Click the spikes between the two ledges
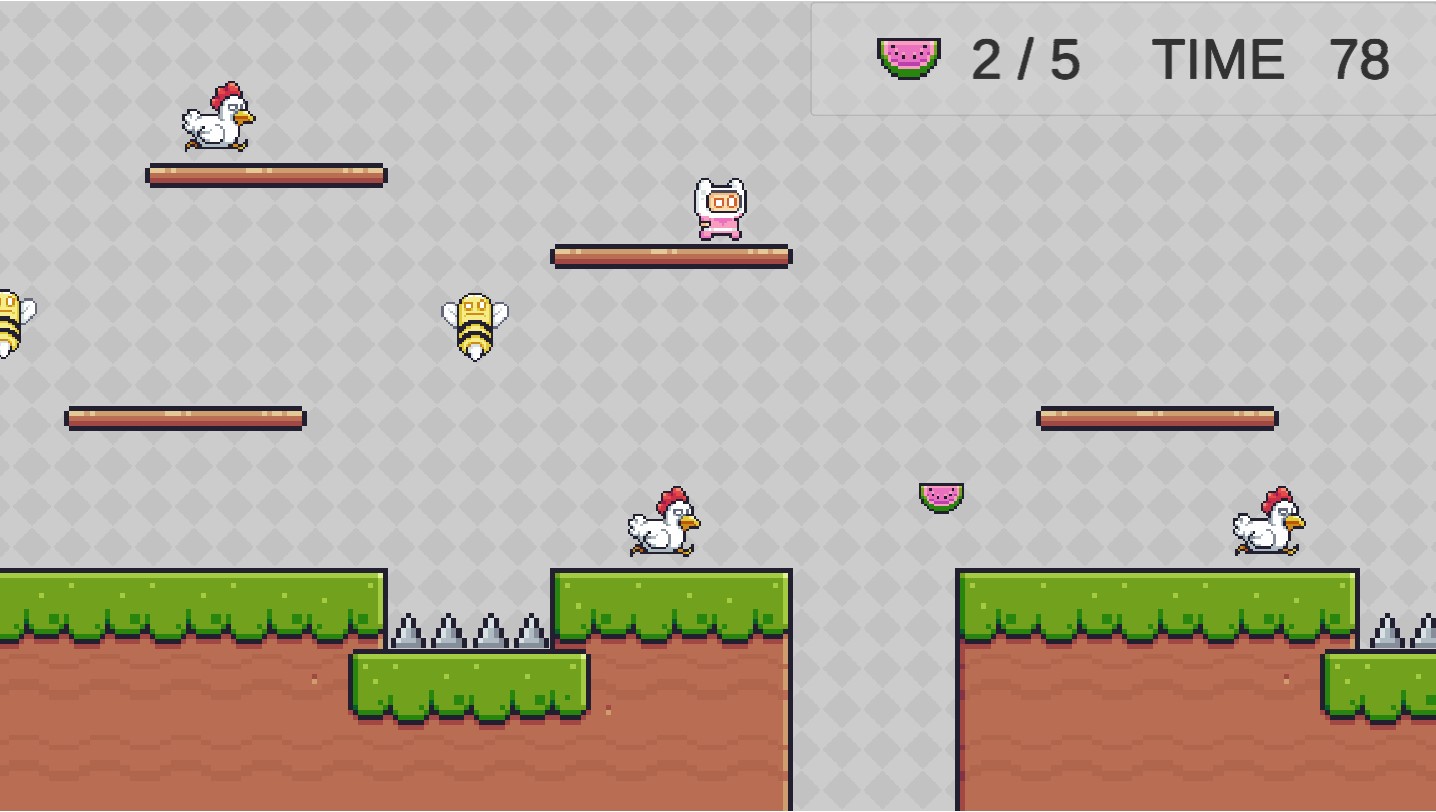1436x812 pixels. click(470, 630)
